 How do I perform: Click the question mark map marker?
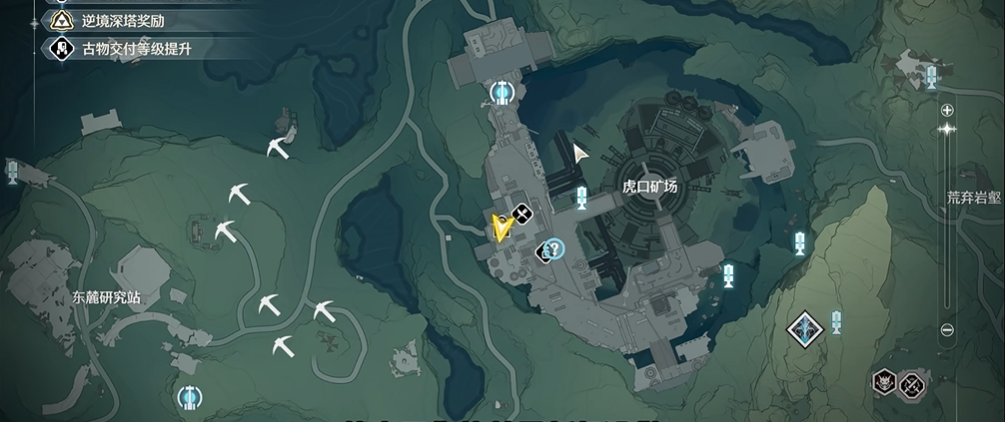click(x=553, y=249)
